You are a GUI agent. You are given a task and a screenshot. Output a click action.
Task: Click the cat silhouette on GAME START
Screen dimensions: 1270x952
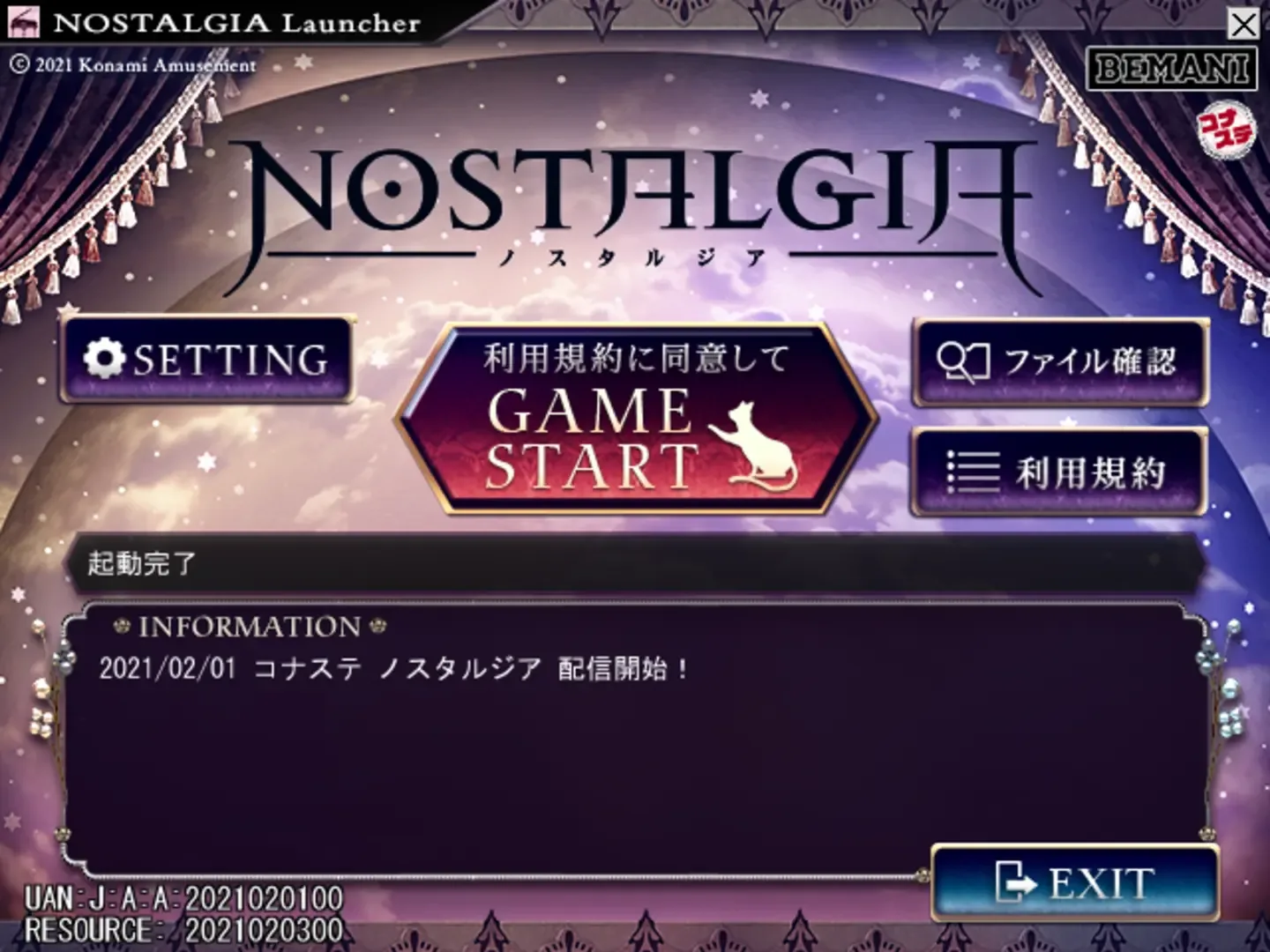click(x=754, y=445)
